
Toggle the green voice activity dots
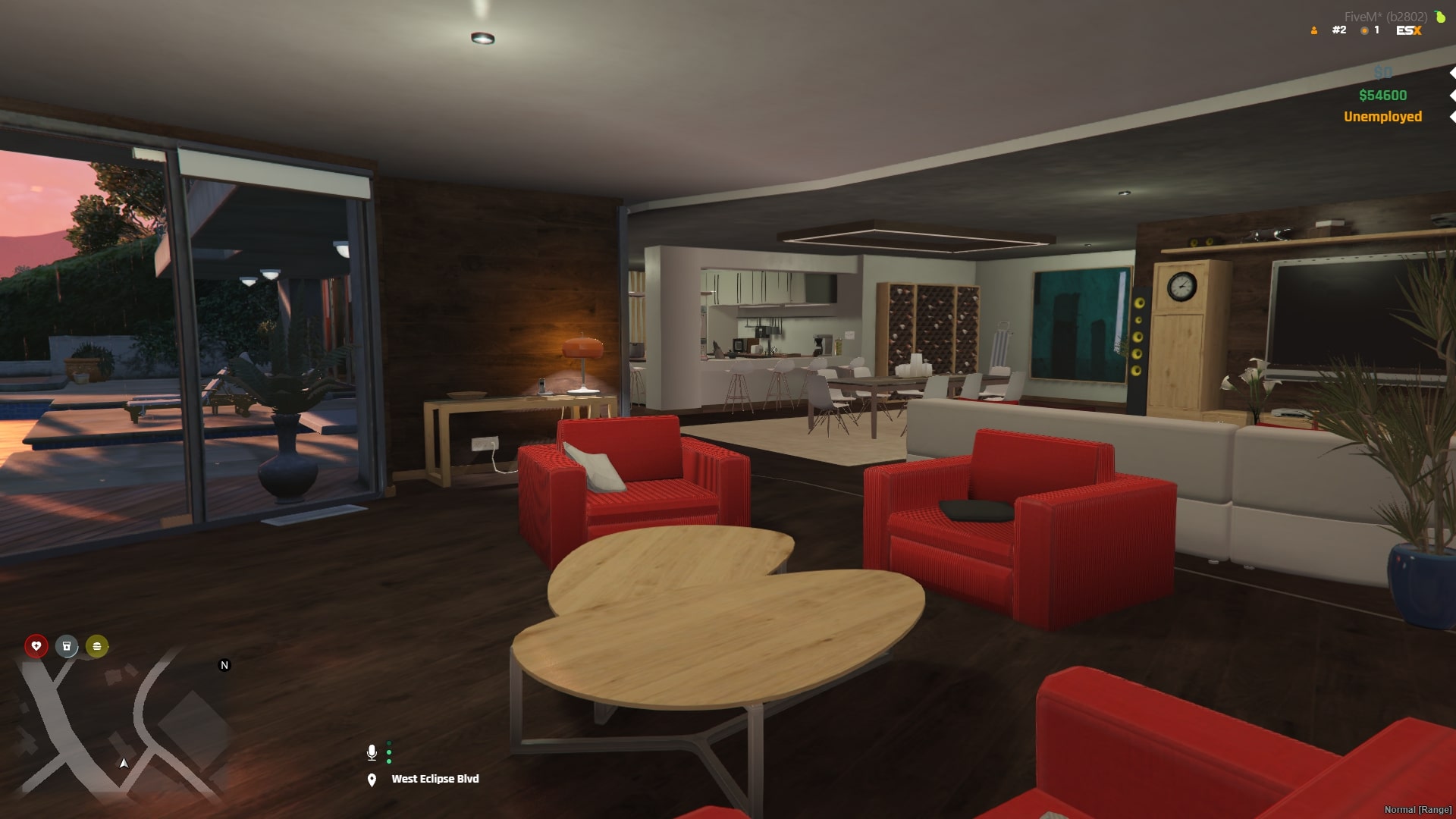tap(390, 753)
